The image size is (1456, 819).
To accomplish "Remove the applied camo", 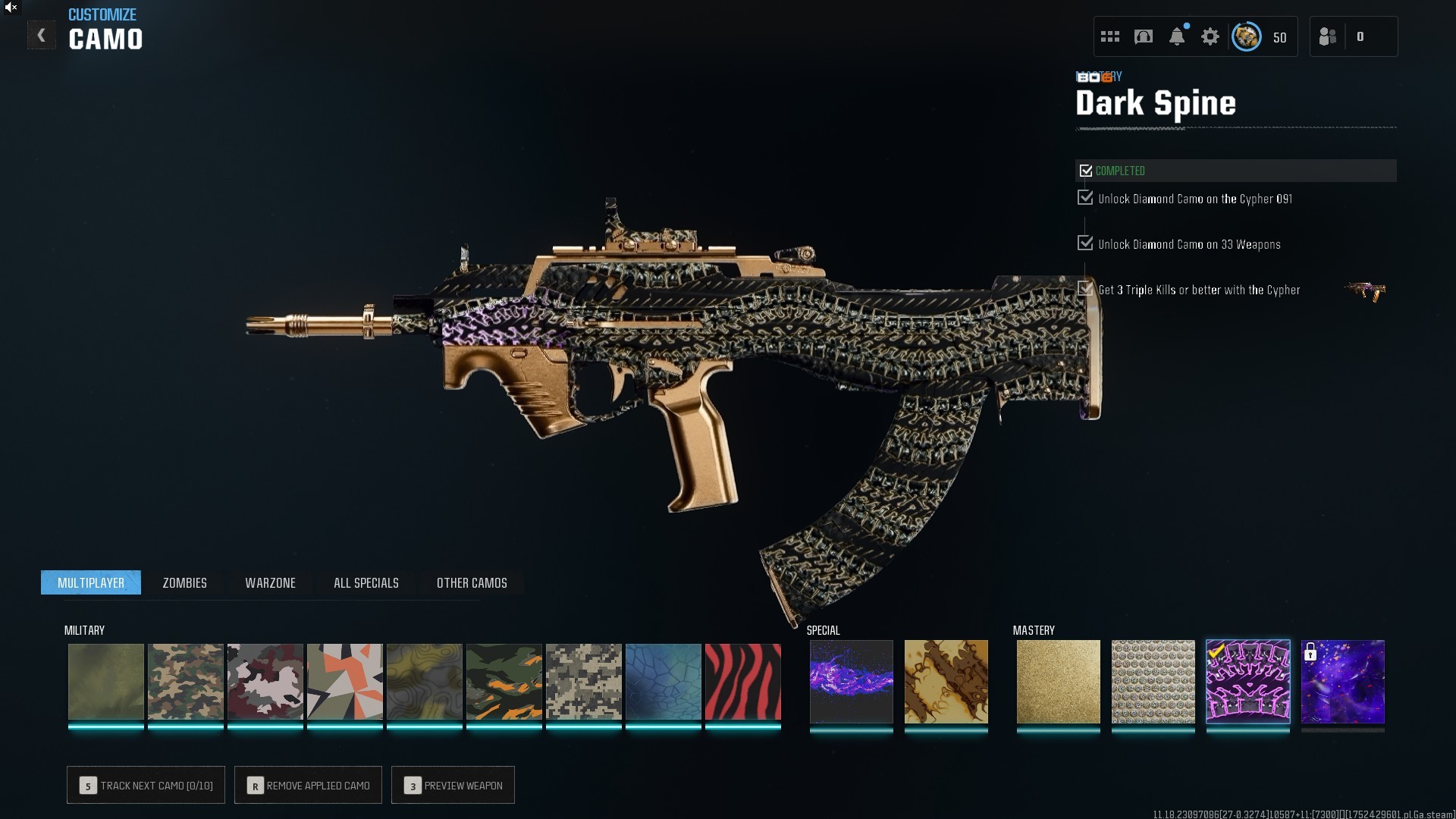I will [308, 785].
